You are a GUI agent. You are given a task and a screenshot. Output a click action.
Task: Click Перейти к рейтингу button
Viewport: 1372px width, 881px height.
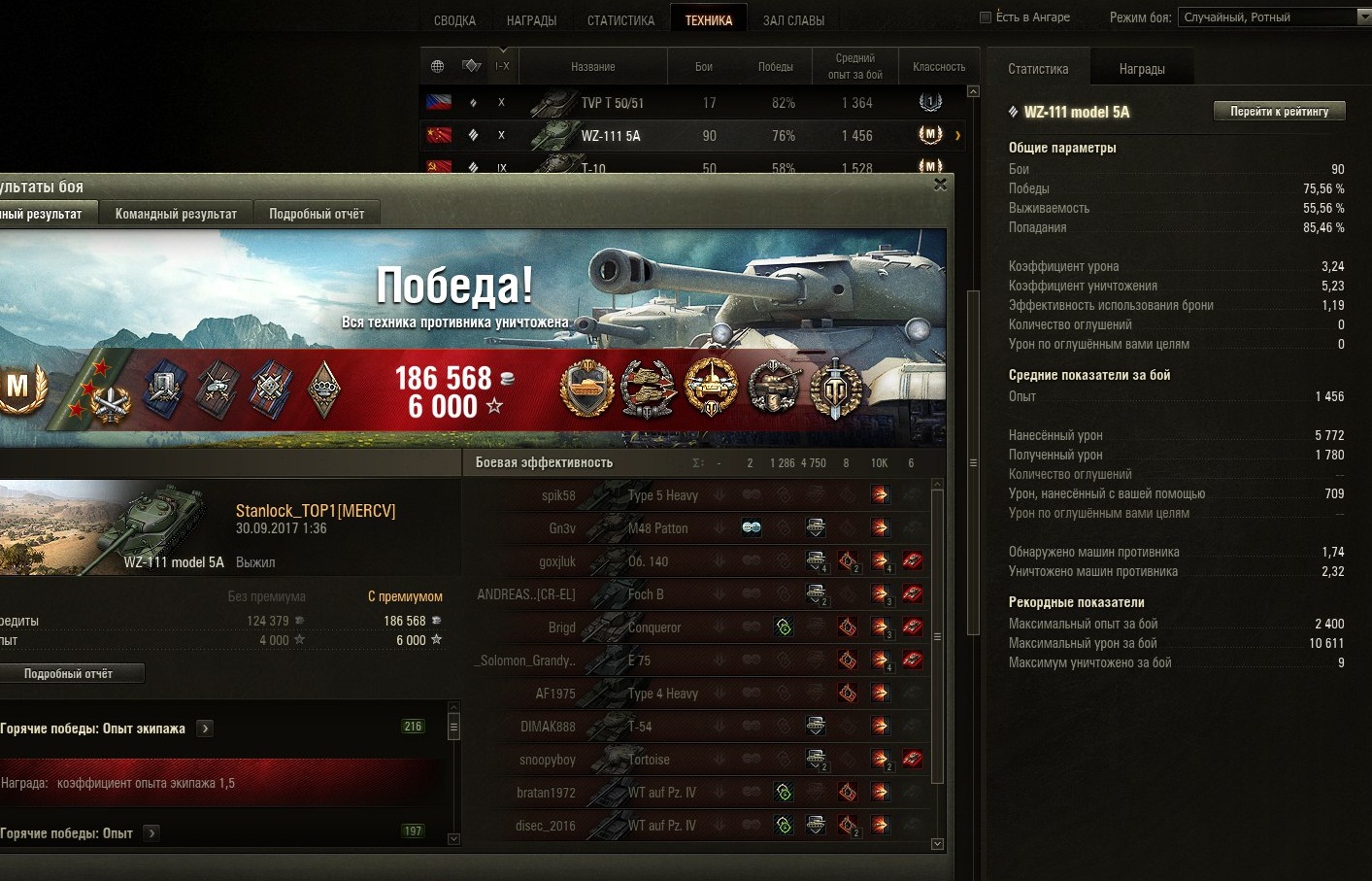tap(1279, 112)
